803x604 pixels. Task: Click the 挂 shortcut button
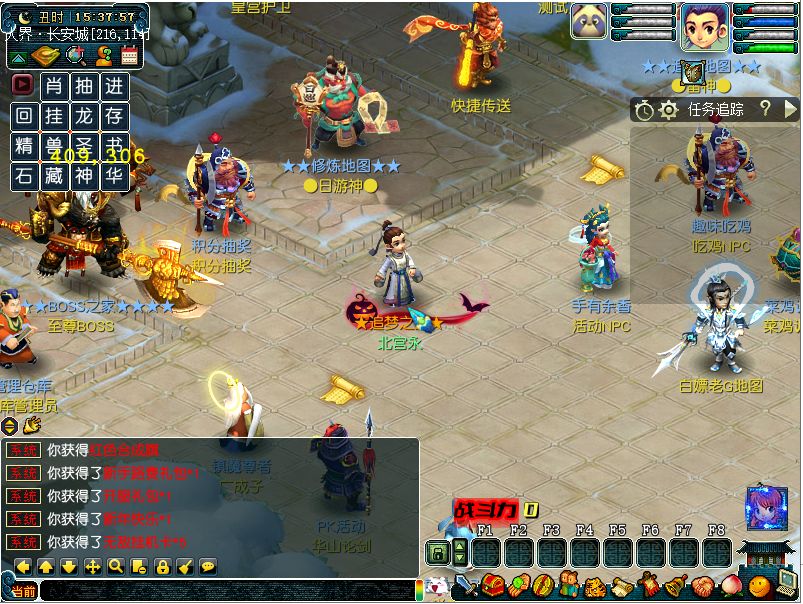point(54,116)
